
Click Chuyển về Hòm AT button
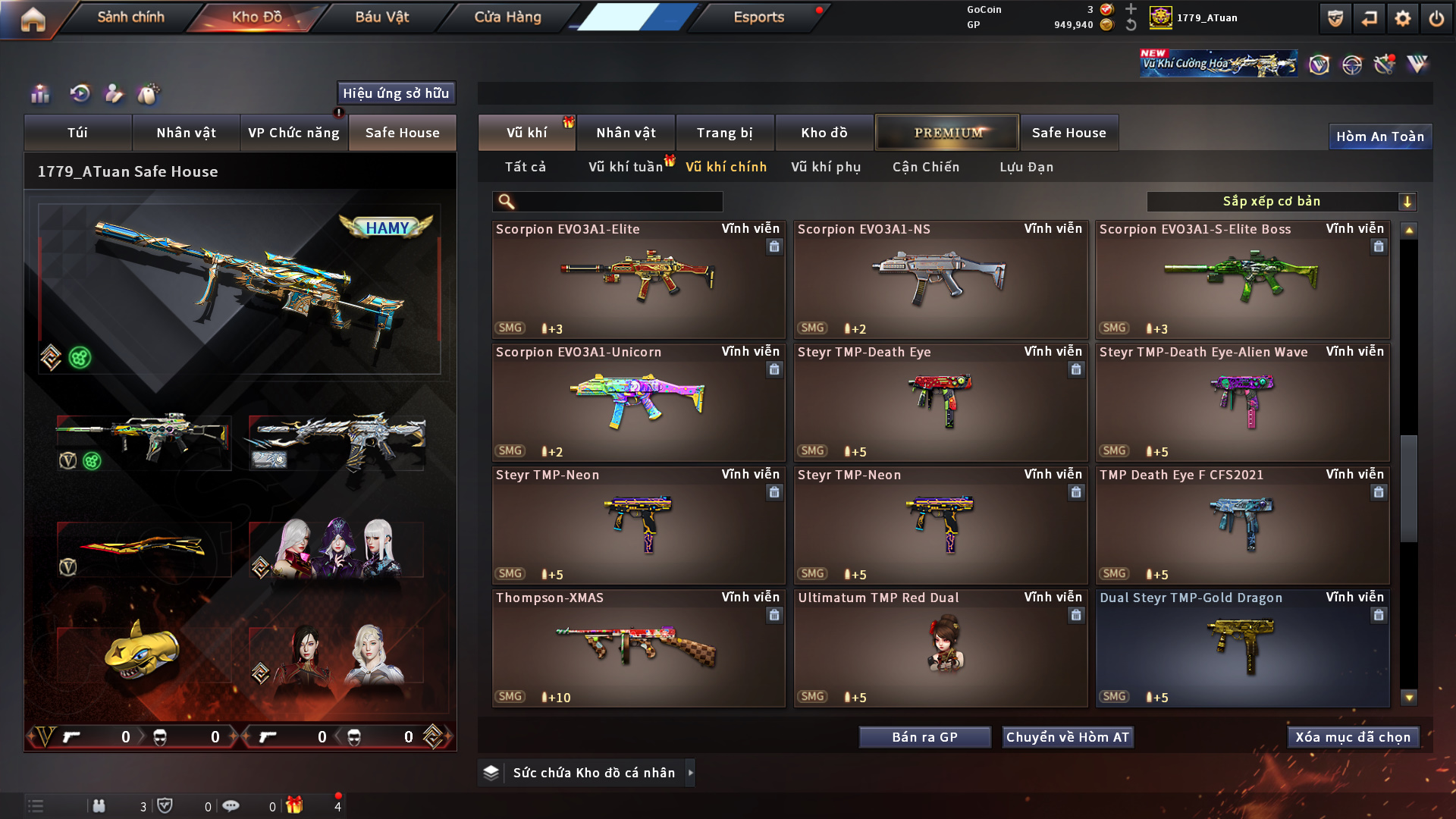tap(1067, 737)
